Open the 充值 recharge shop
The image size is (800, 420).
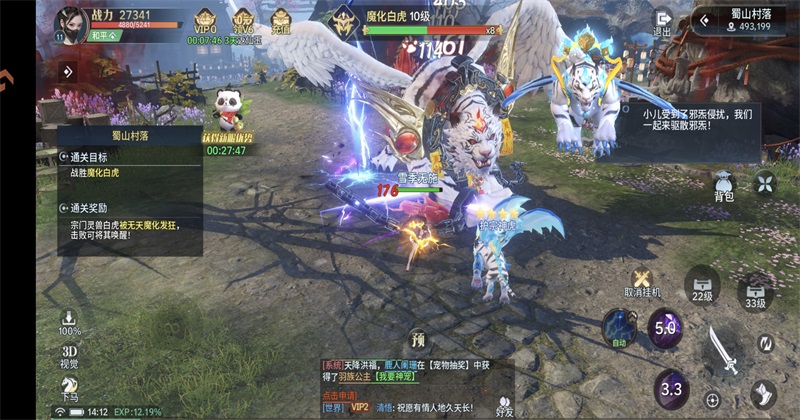point(279,22)
